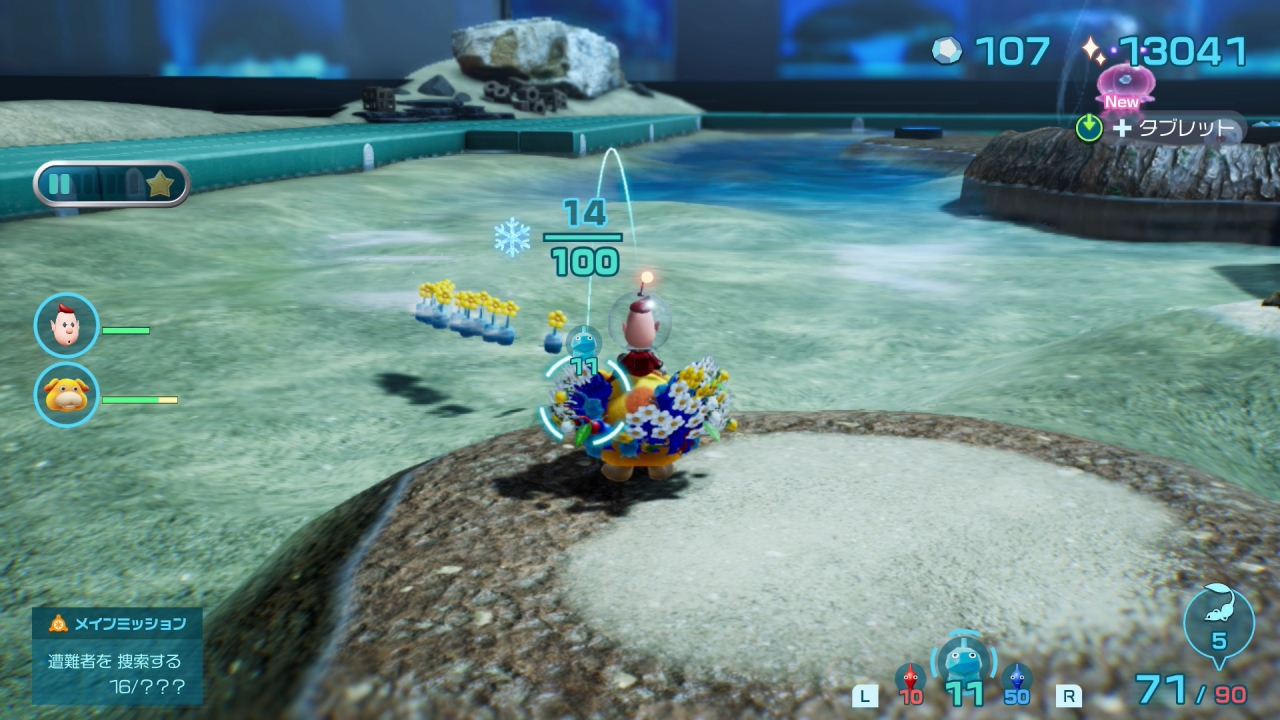Select the Oatchi dog portrait icon
This screenshot has height=720, width=1280.
[67, 395]
